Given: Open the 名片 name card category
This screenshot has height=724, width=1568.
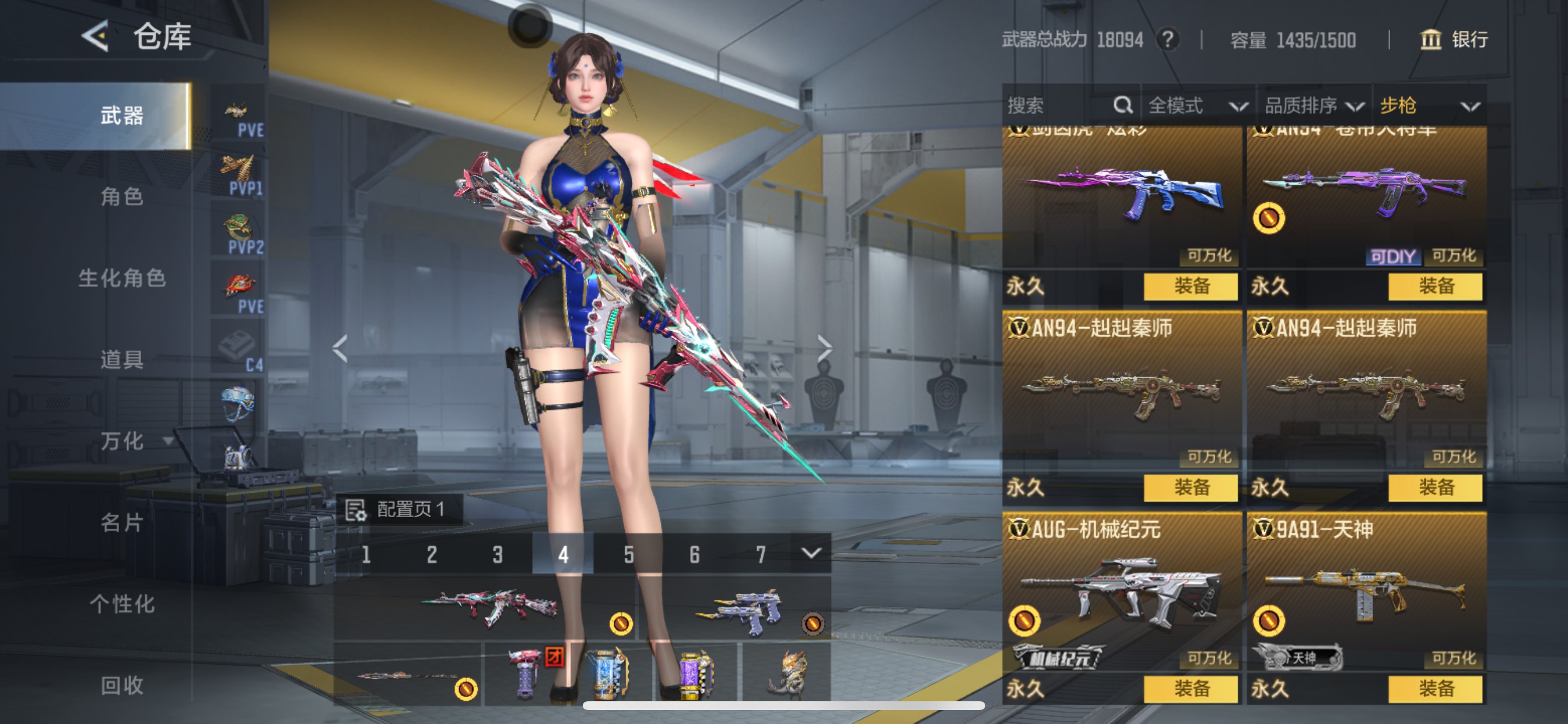Looking at the screenshot, I should coord(122,523).
